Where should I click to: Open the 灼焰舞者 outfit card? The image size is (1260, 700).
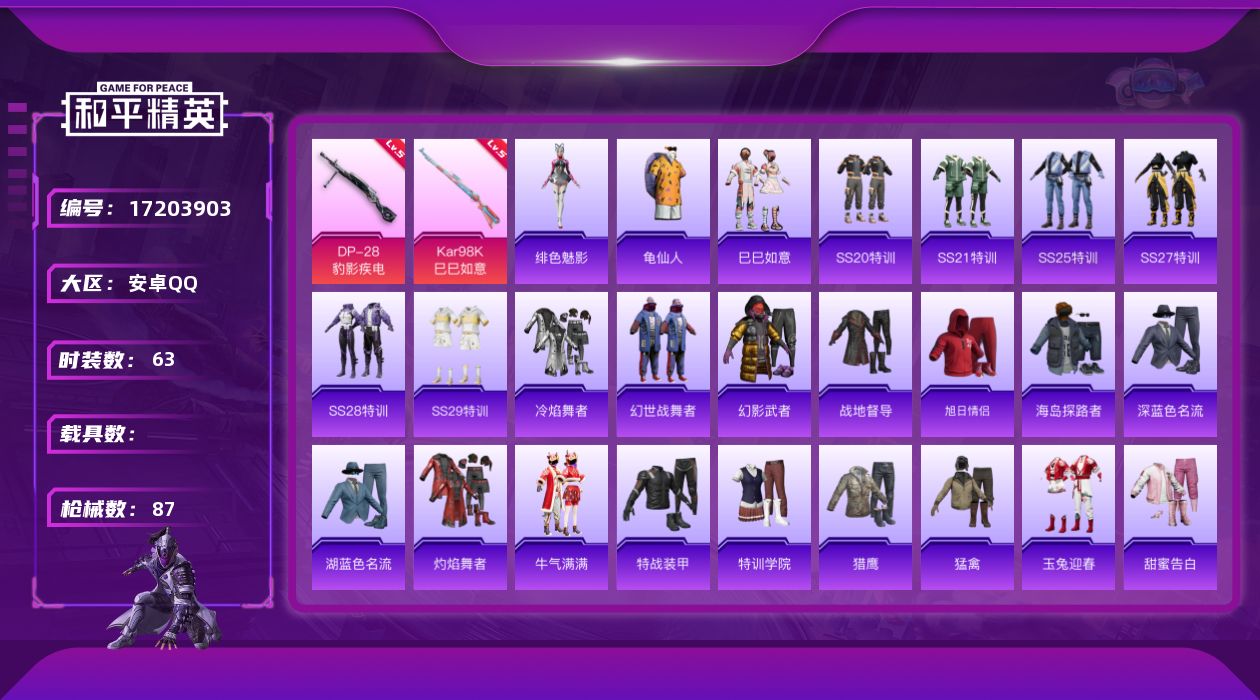[x=460, y=517]
